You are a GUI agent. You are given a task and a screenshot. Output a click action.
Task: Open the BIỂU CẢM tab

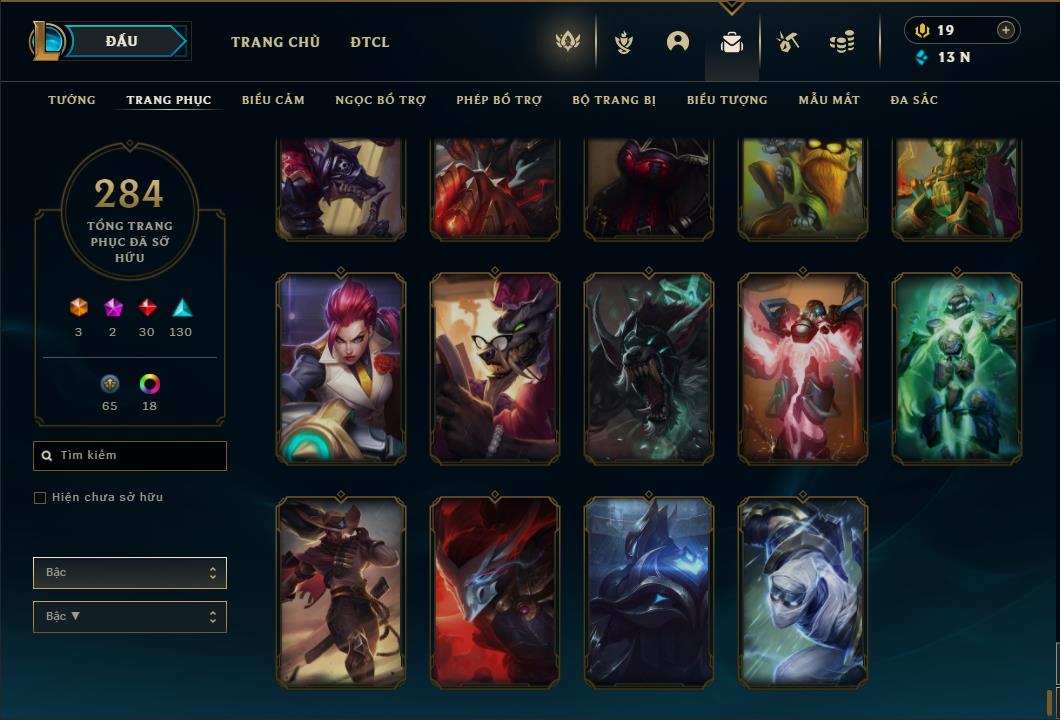(x=273, y=100)
